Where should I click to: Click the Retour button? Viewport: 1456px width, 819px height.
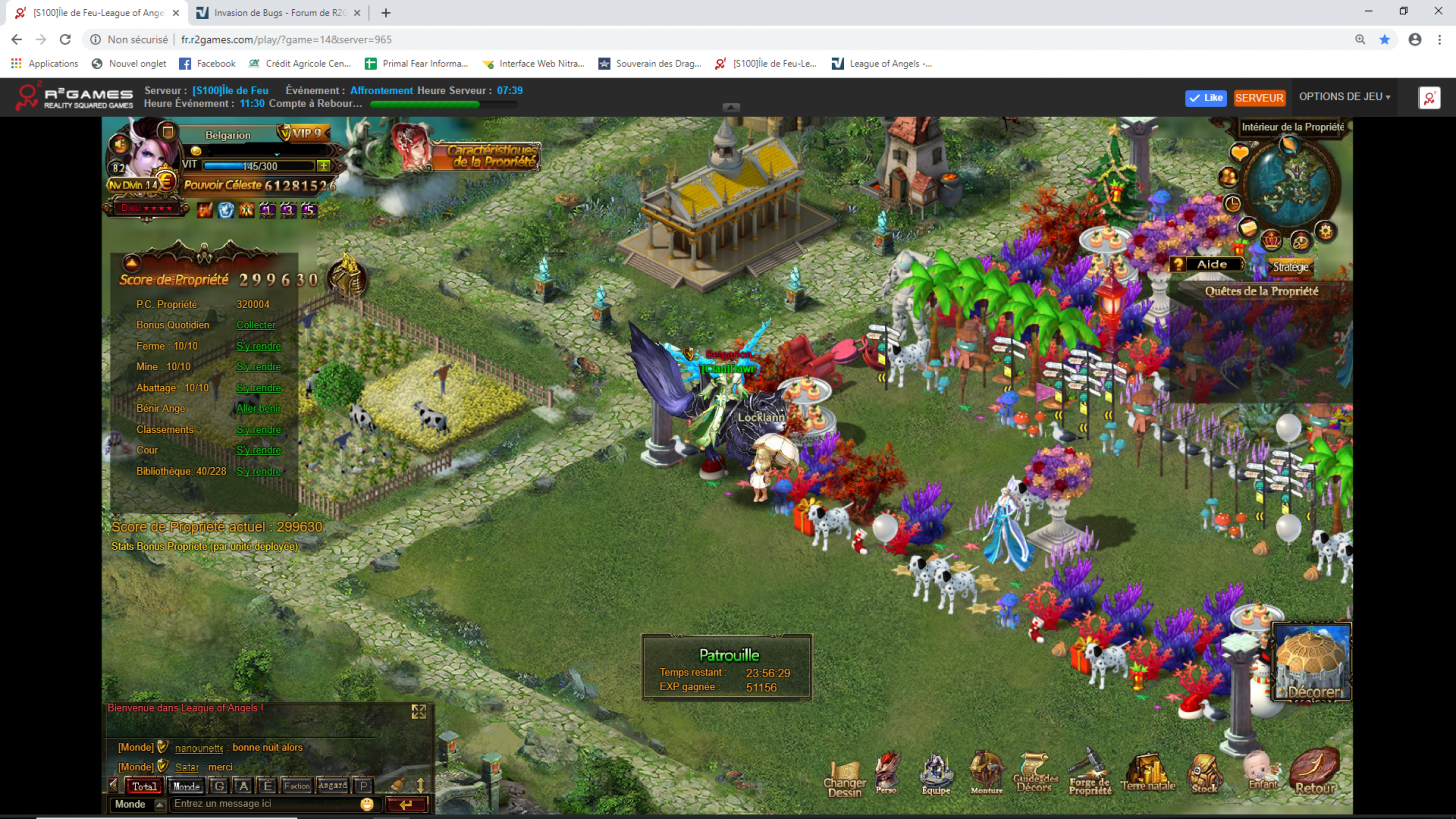tap(1314, 771)
